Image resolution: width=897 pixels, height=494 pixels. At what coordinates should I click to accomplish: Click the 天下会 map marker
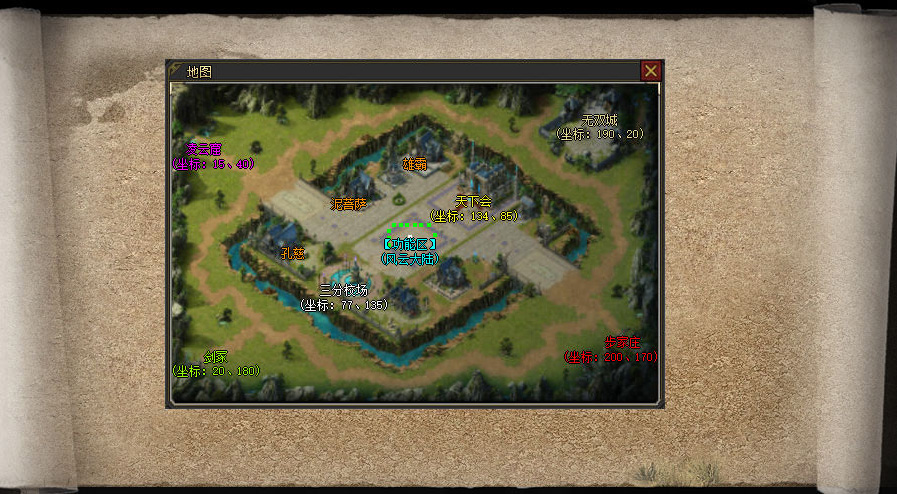473,202
